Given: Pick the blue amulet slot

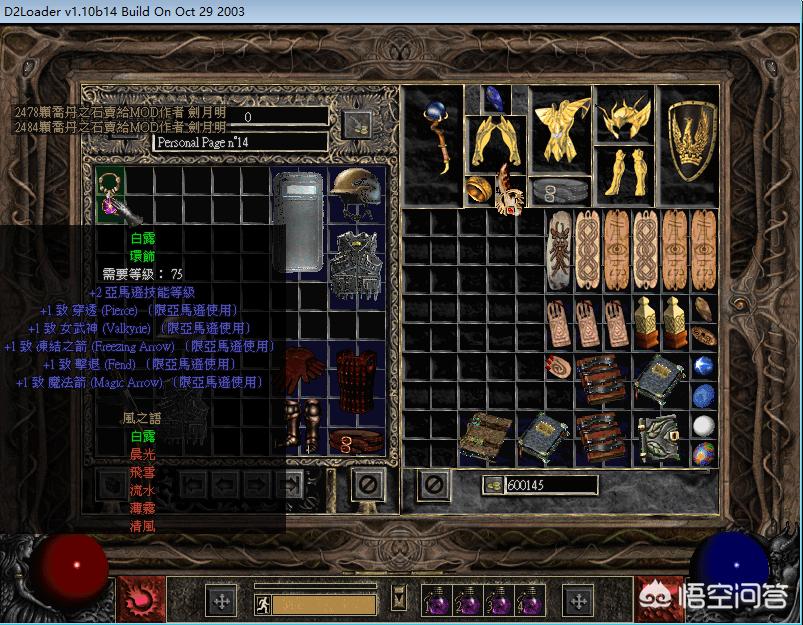Looking at the screenshot, I should pyautogui.click(x=494, y=98).
